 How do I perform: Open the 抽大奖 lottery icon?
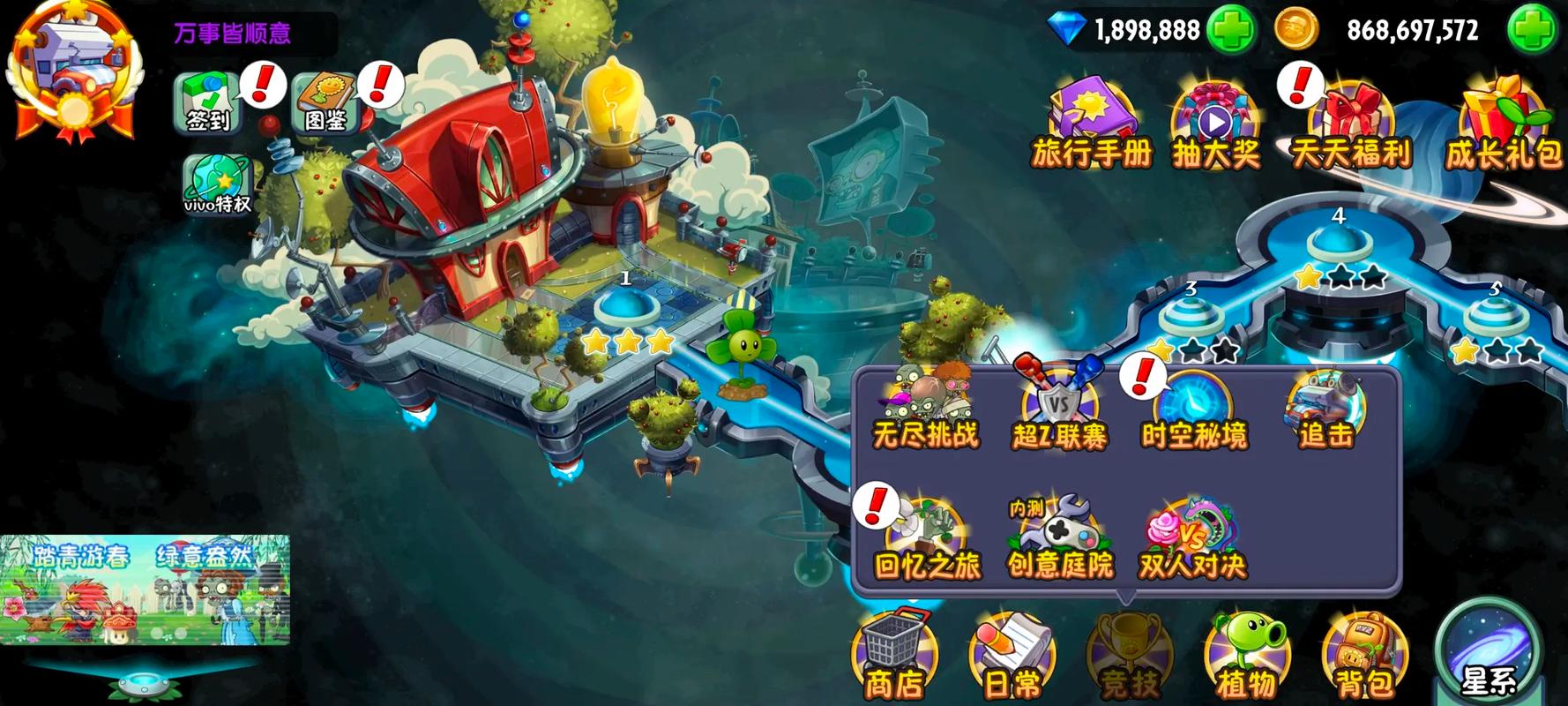[x=1215, y=119]
